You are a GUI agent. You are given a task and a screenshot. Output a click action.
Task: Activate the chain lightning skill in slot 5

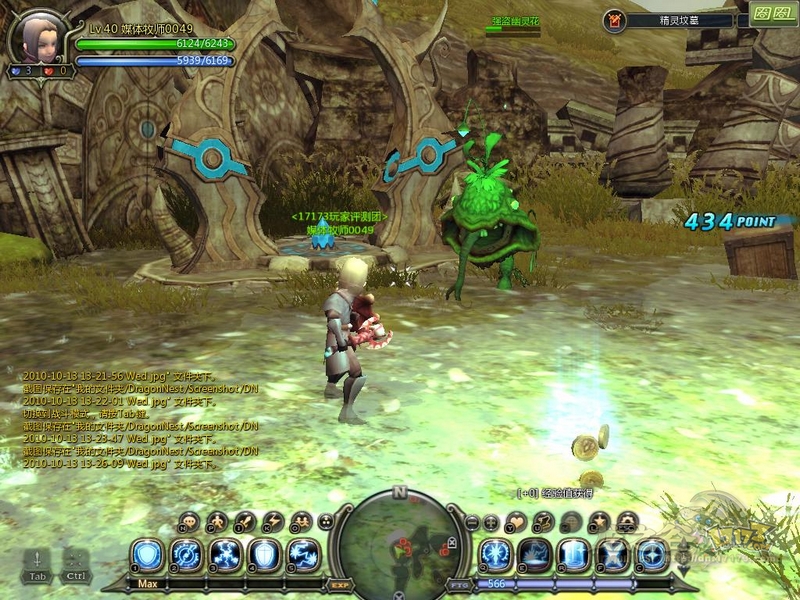click(303, 555)
